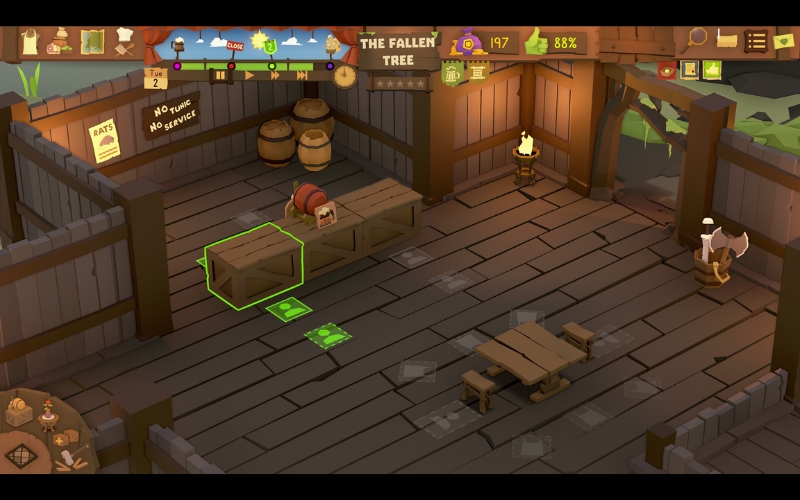The height and width of the screenshot is (500, 800).
Task: Open the food and ingredients menu
Action: click(x=60, y=42)
